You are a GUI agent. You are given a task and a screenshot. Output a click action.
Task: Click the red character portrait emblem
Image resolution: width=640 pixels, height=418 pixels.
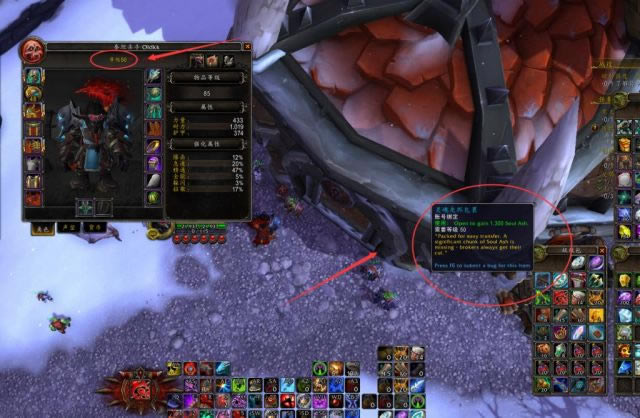tap(33, 50)
